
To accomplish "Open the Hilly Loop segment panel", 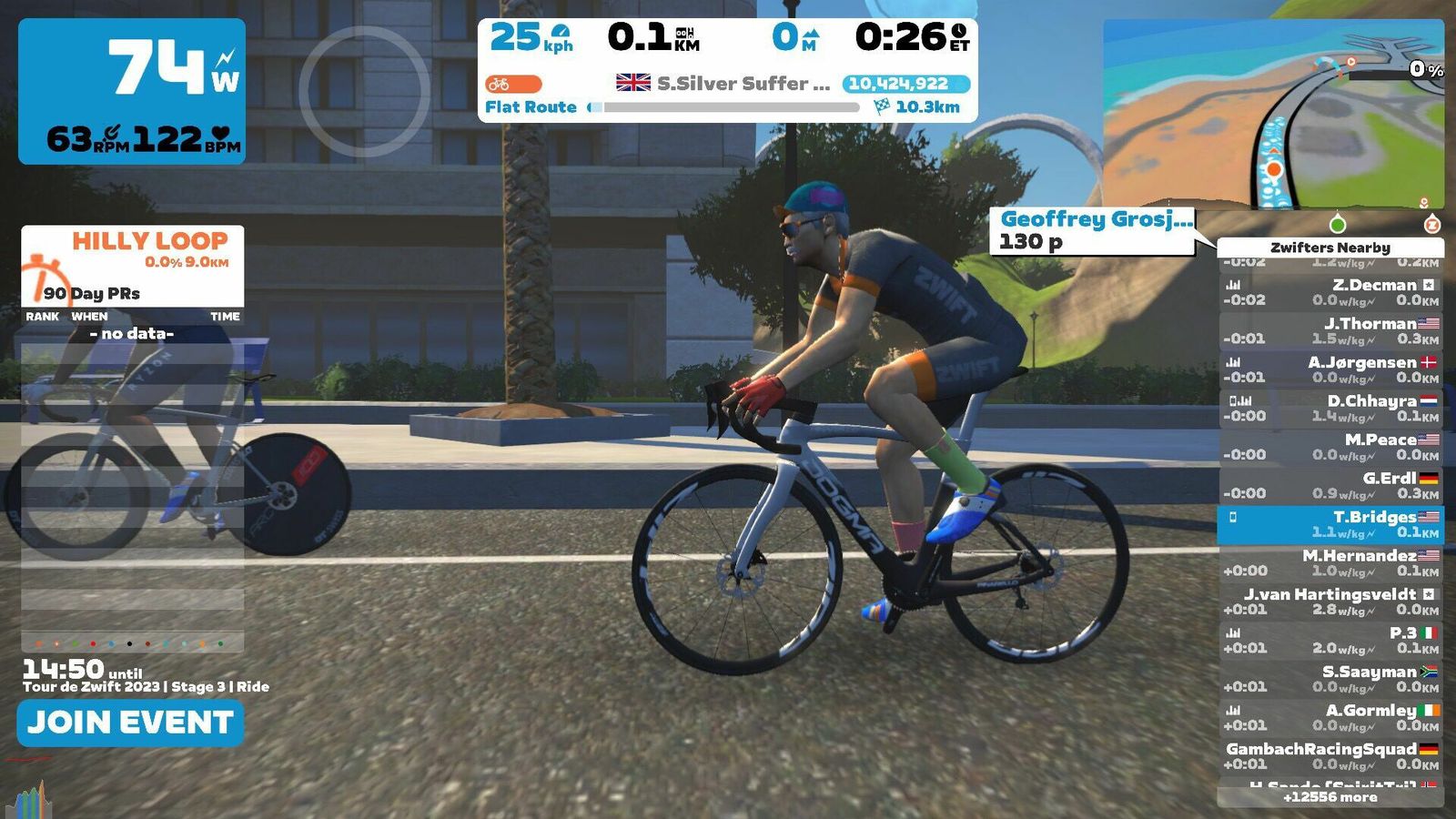I will (x=133, y=266).
